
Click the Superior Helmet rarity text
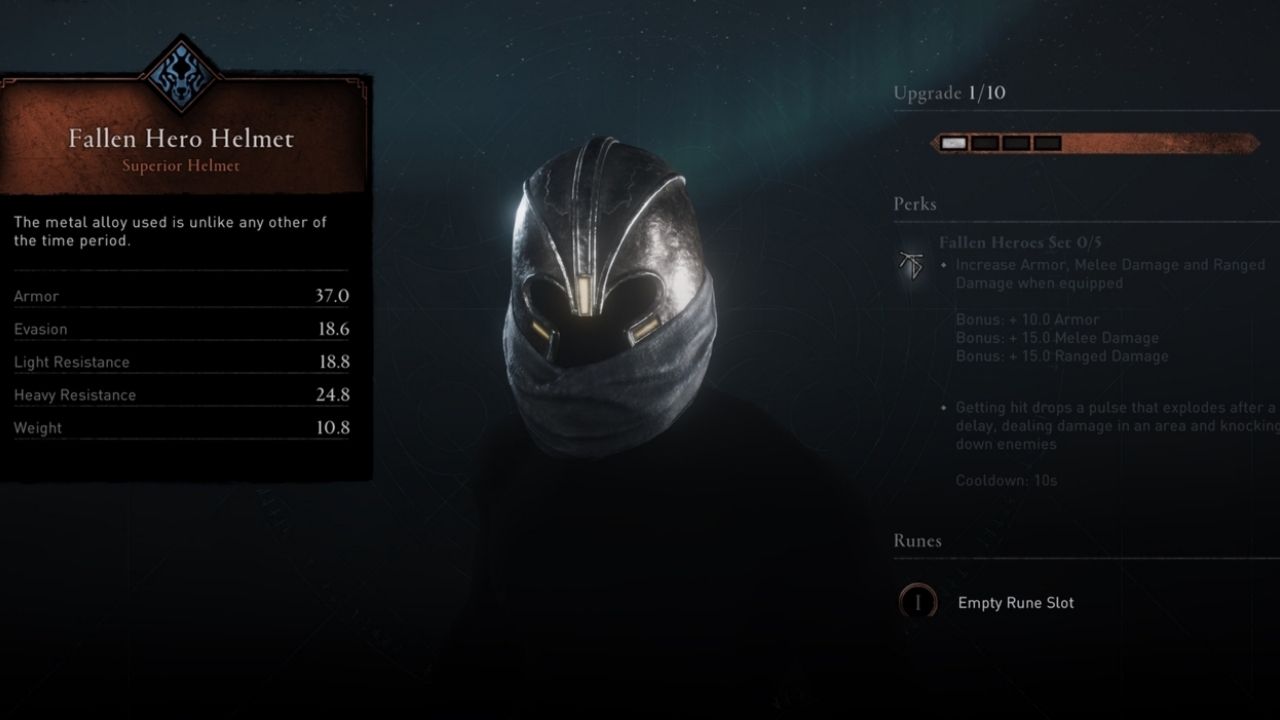180,166
